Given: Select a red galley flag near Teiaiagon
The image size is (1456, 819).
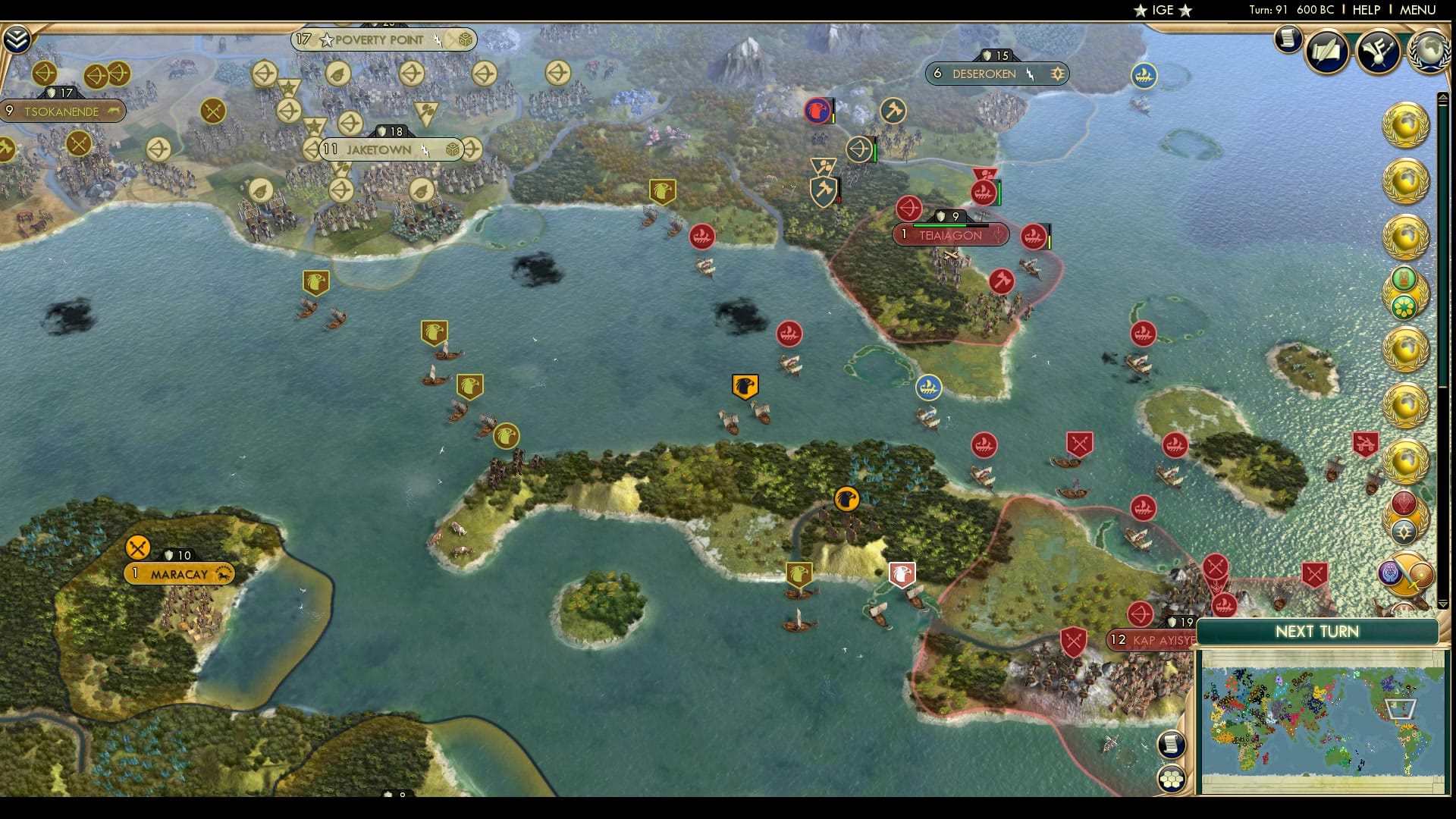Looking at the screenshot, I should coord(1031,236).
